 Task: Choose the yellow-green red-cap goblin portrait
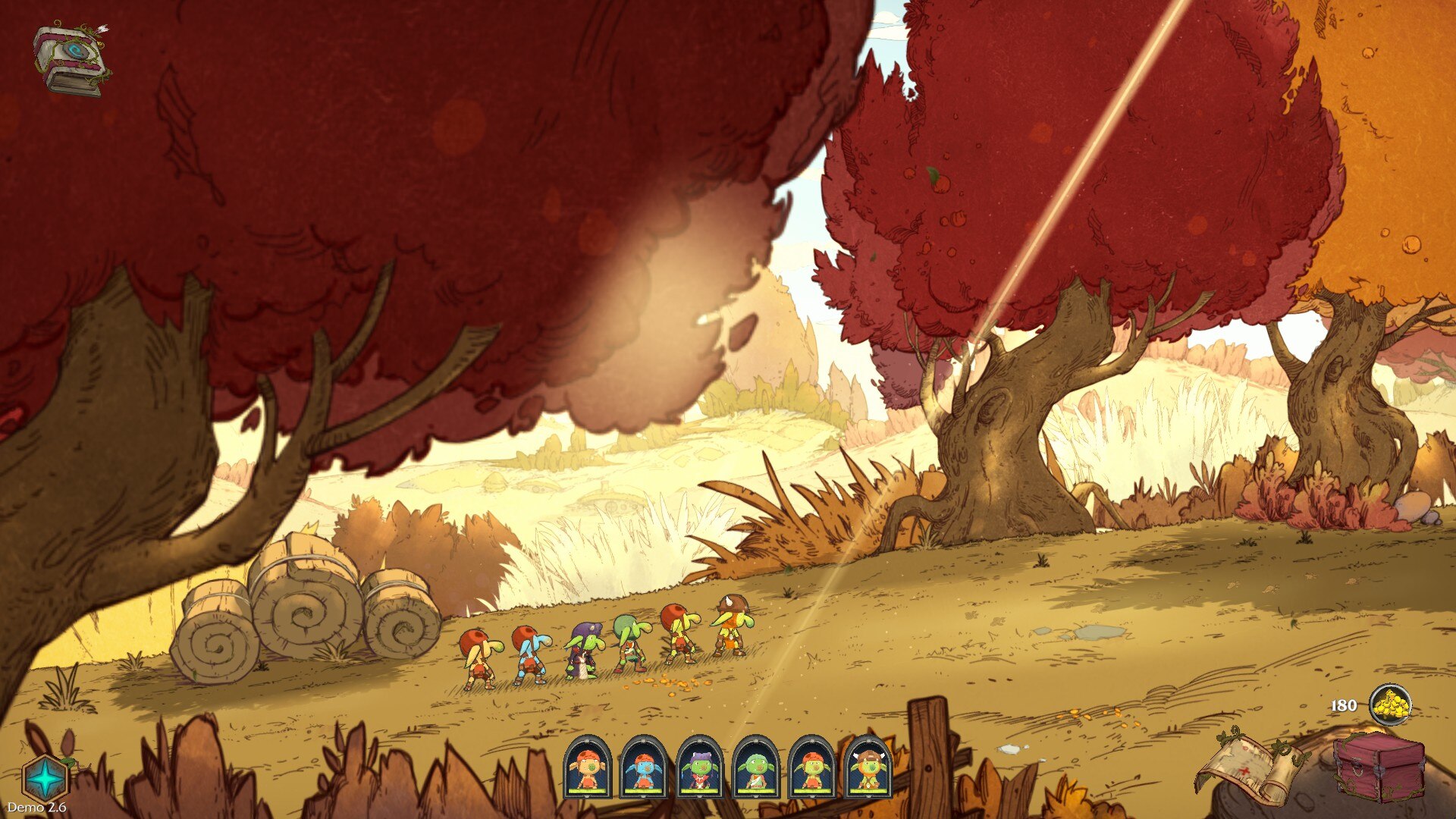(811, 768)
